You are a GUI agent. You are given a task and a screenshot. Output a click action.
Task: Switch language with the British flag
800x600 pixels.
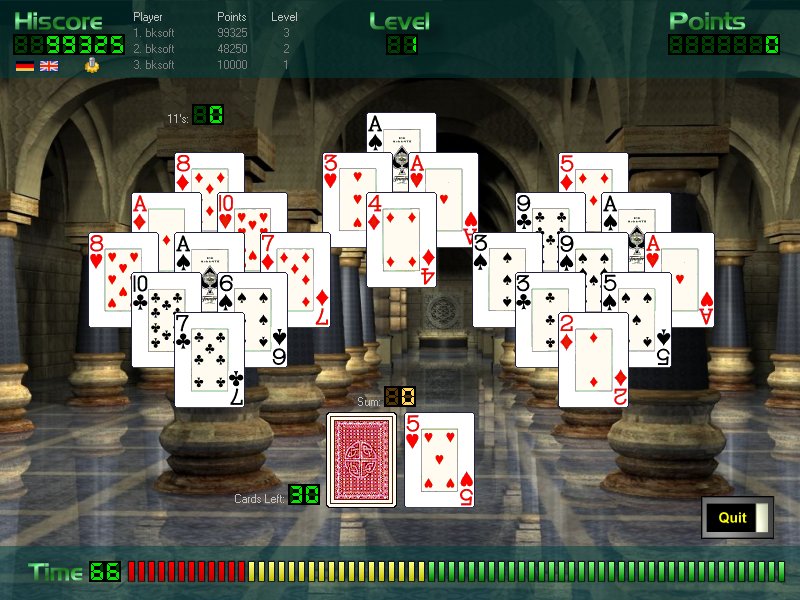tap(48, 66)
